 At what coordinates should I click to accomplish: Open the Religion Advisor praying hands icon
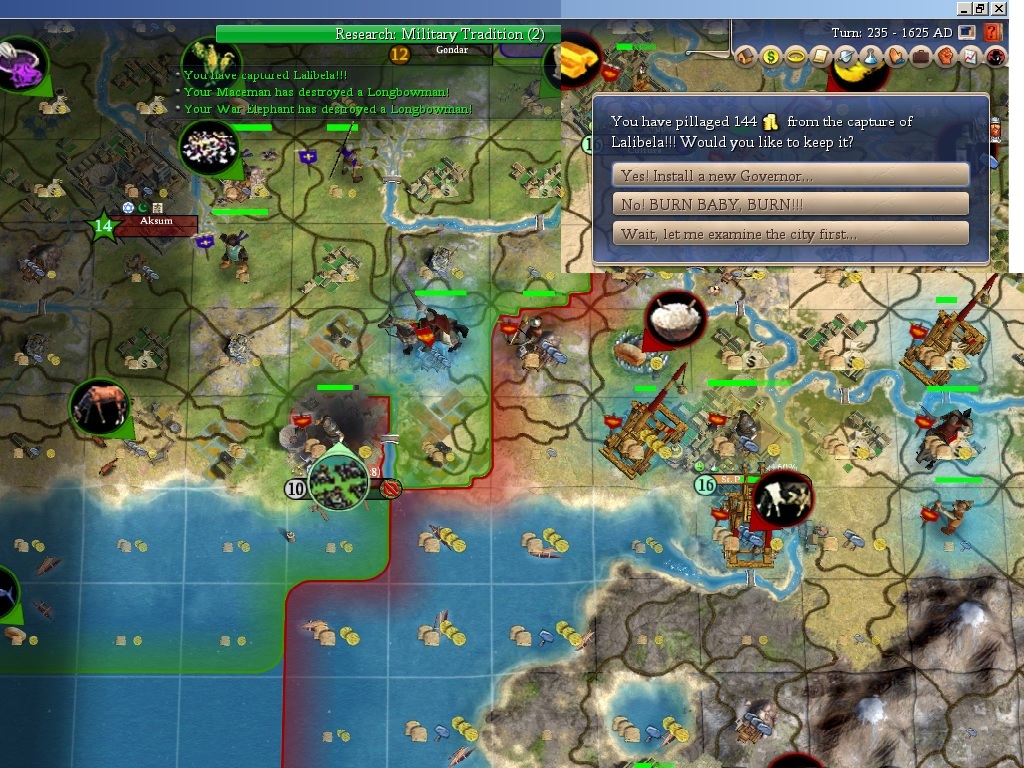[896, 57]
